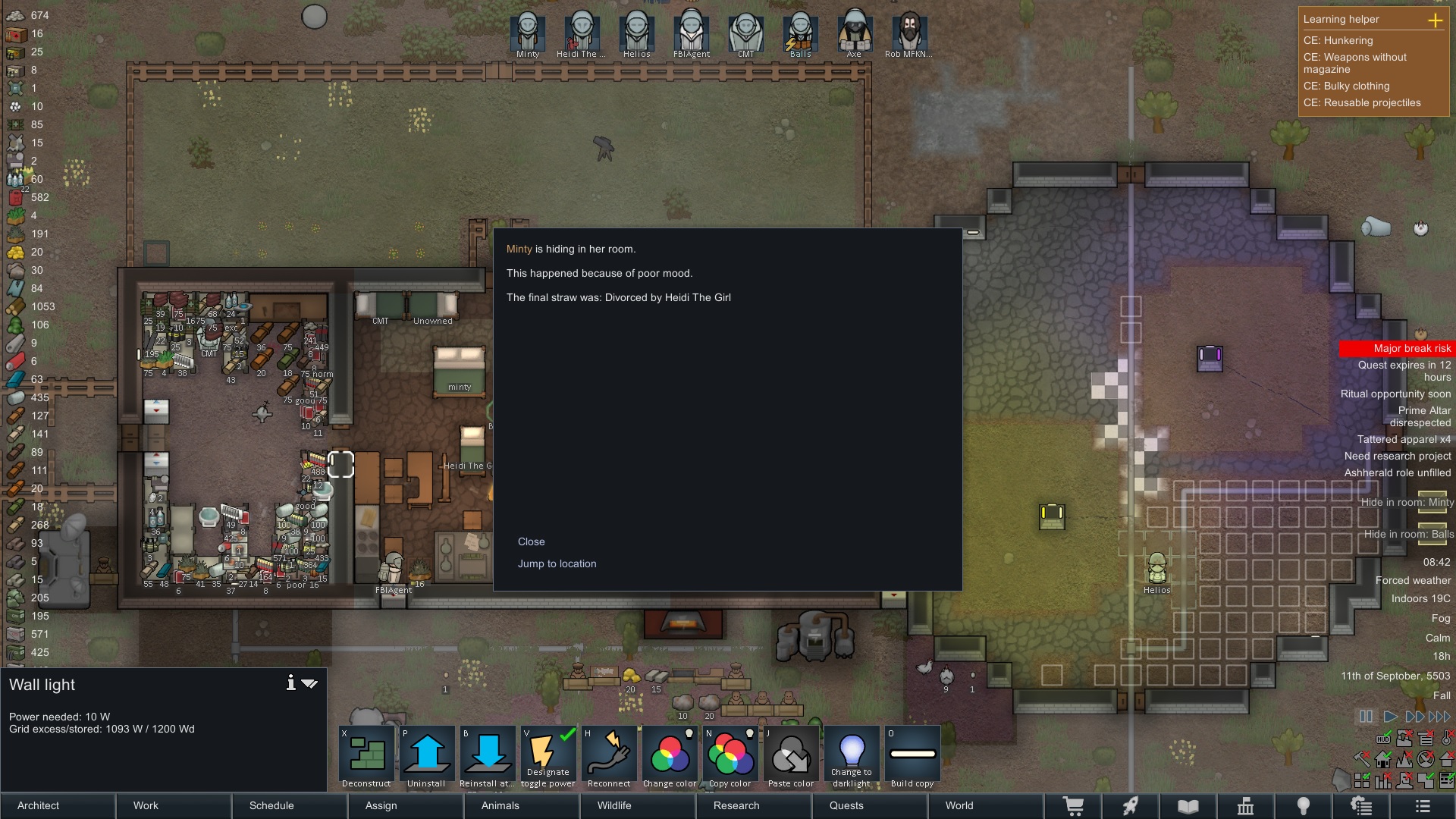Select the Uninstall tool

[x=426, y=755]
